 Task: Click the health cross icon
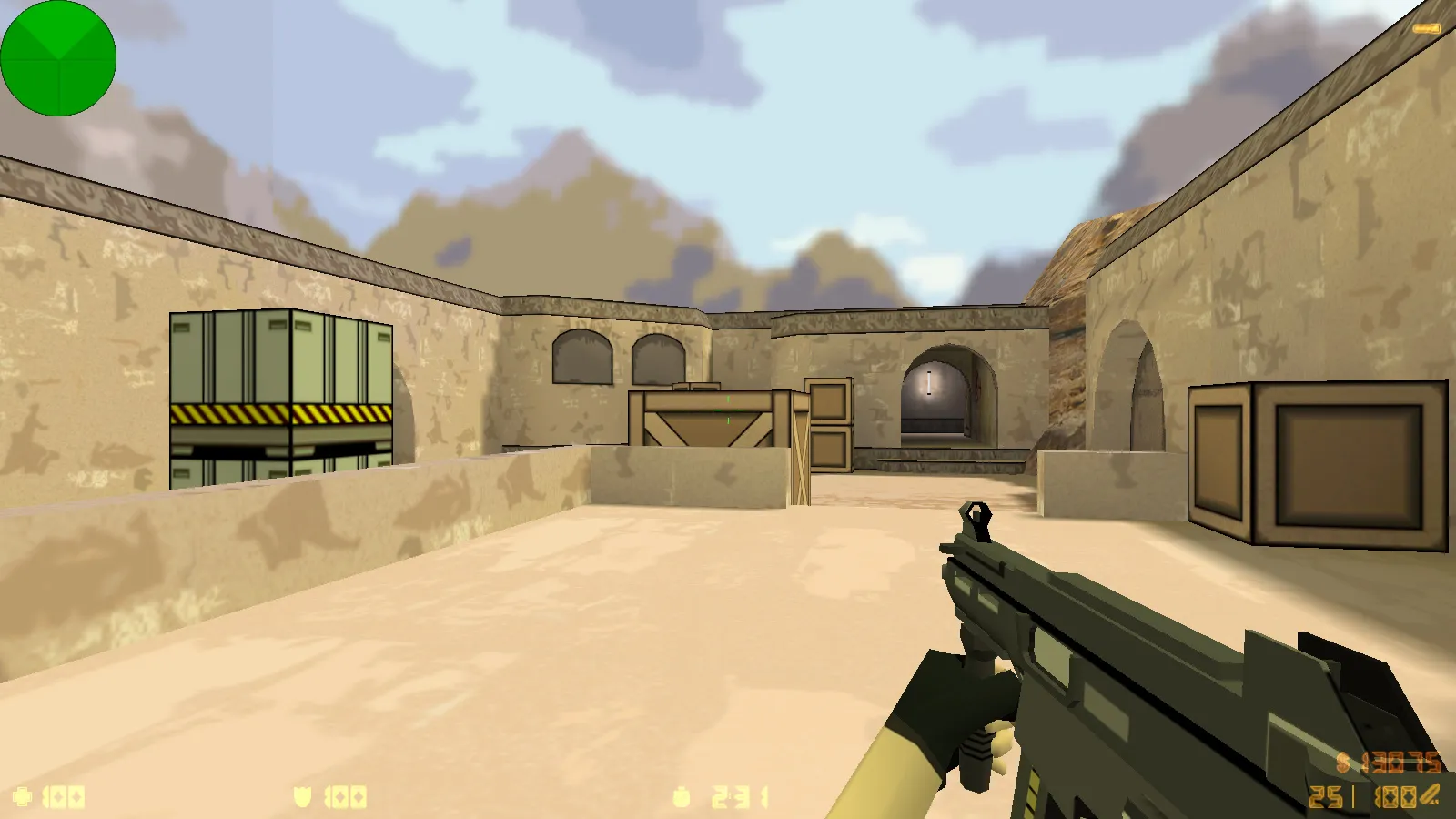tap(23, 796)
